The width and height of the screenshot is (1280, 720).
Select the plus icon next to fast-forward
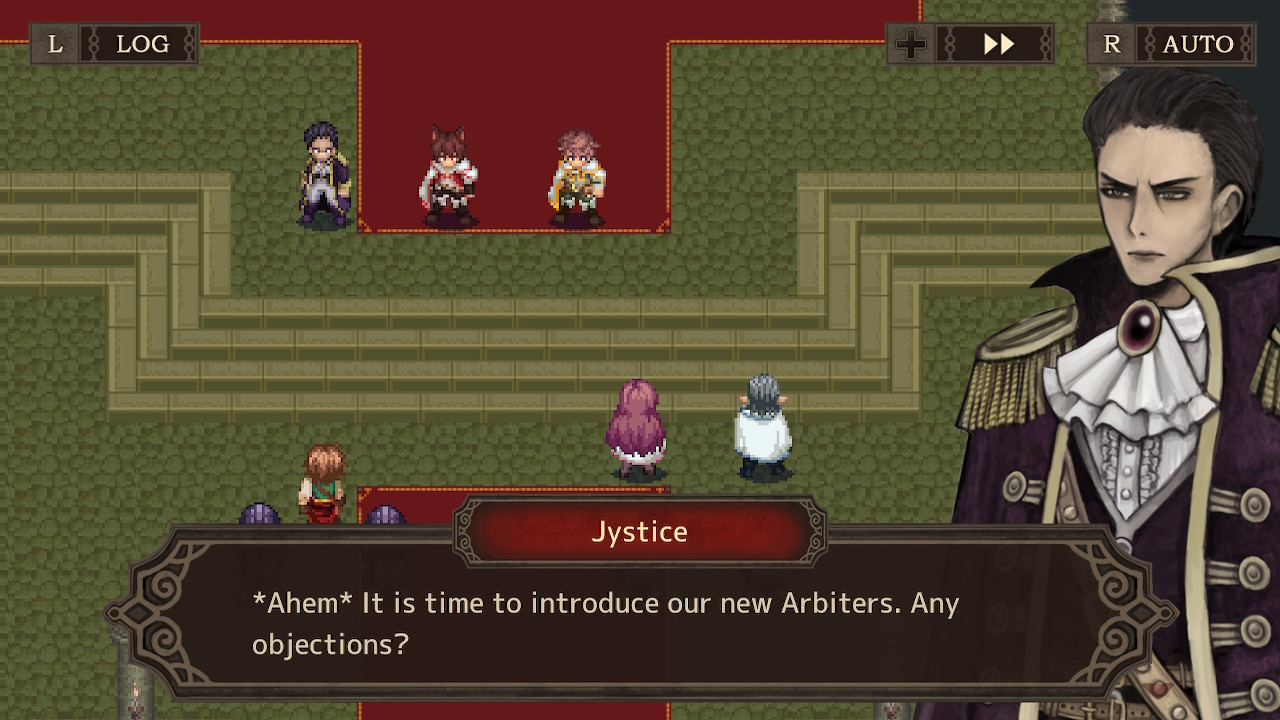click(x=911, y=44)
